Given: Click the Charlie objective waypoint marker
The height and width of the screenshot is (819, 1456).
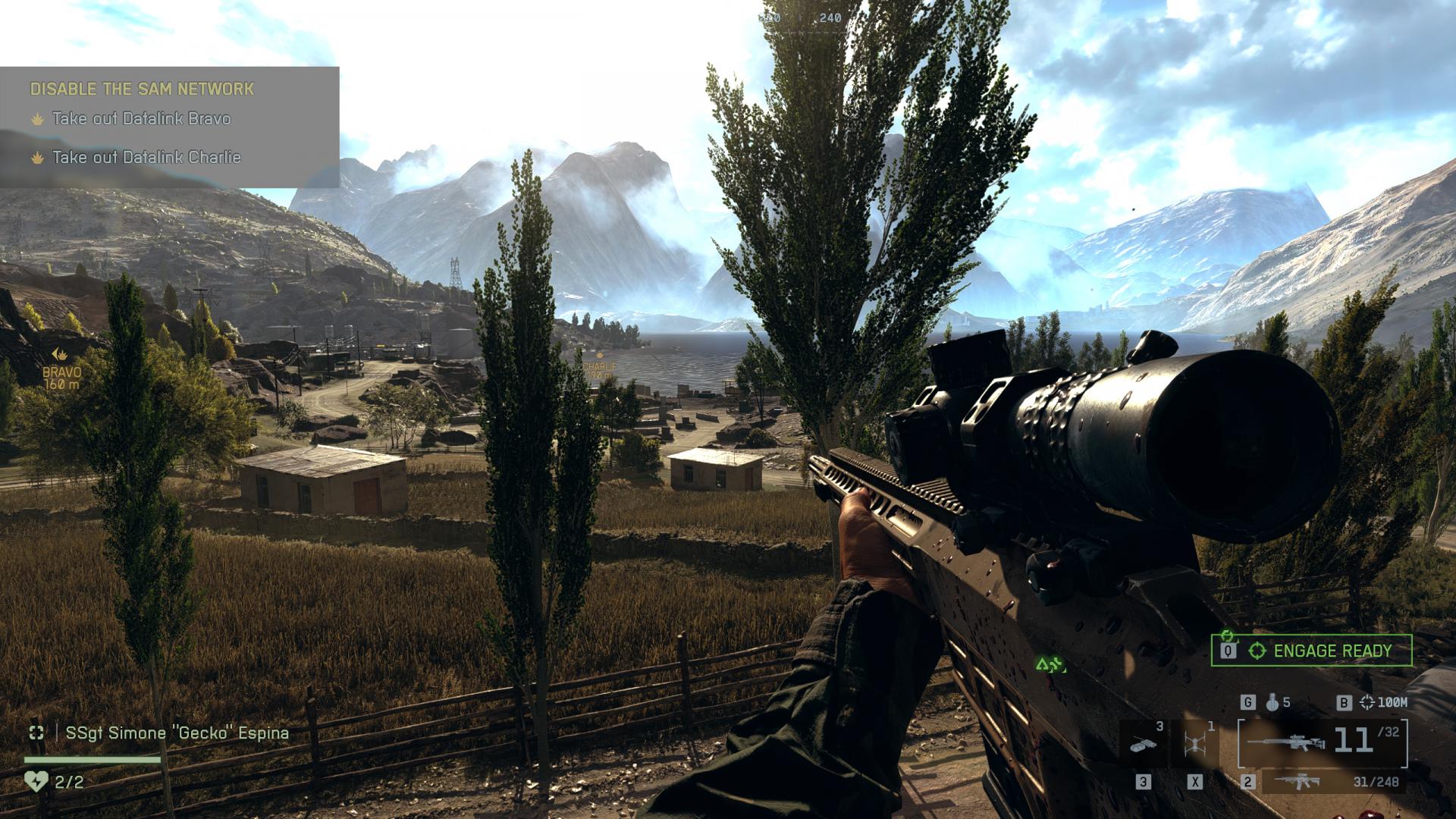Looking at the screenshot, I should 600,355.
